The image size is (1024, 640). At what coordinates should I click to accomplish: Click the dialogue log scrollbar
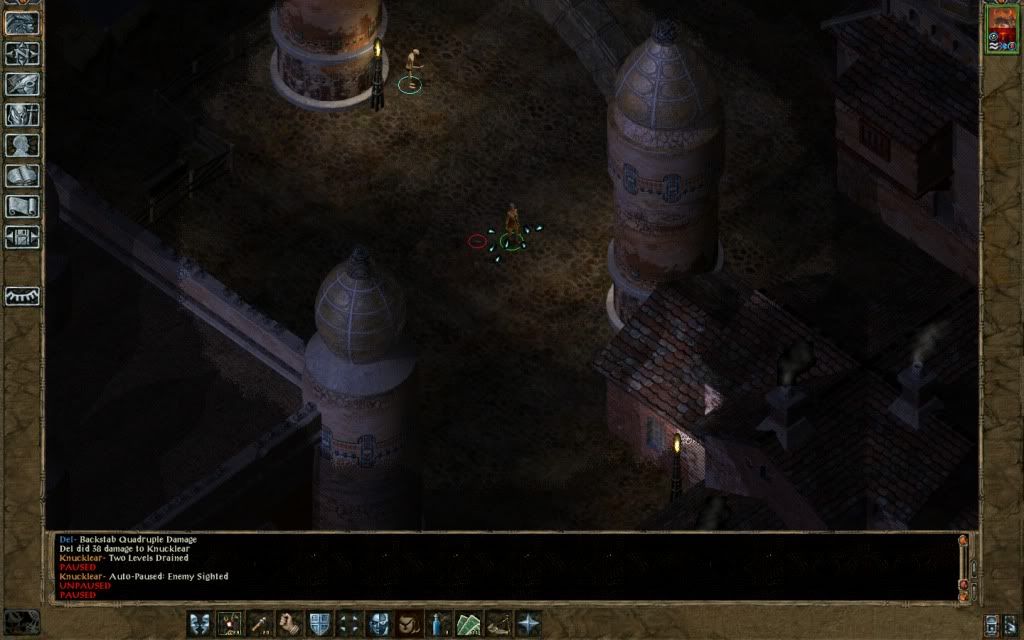[x=964, y=566]
